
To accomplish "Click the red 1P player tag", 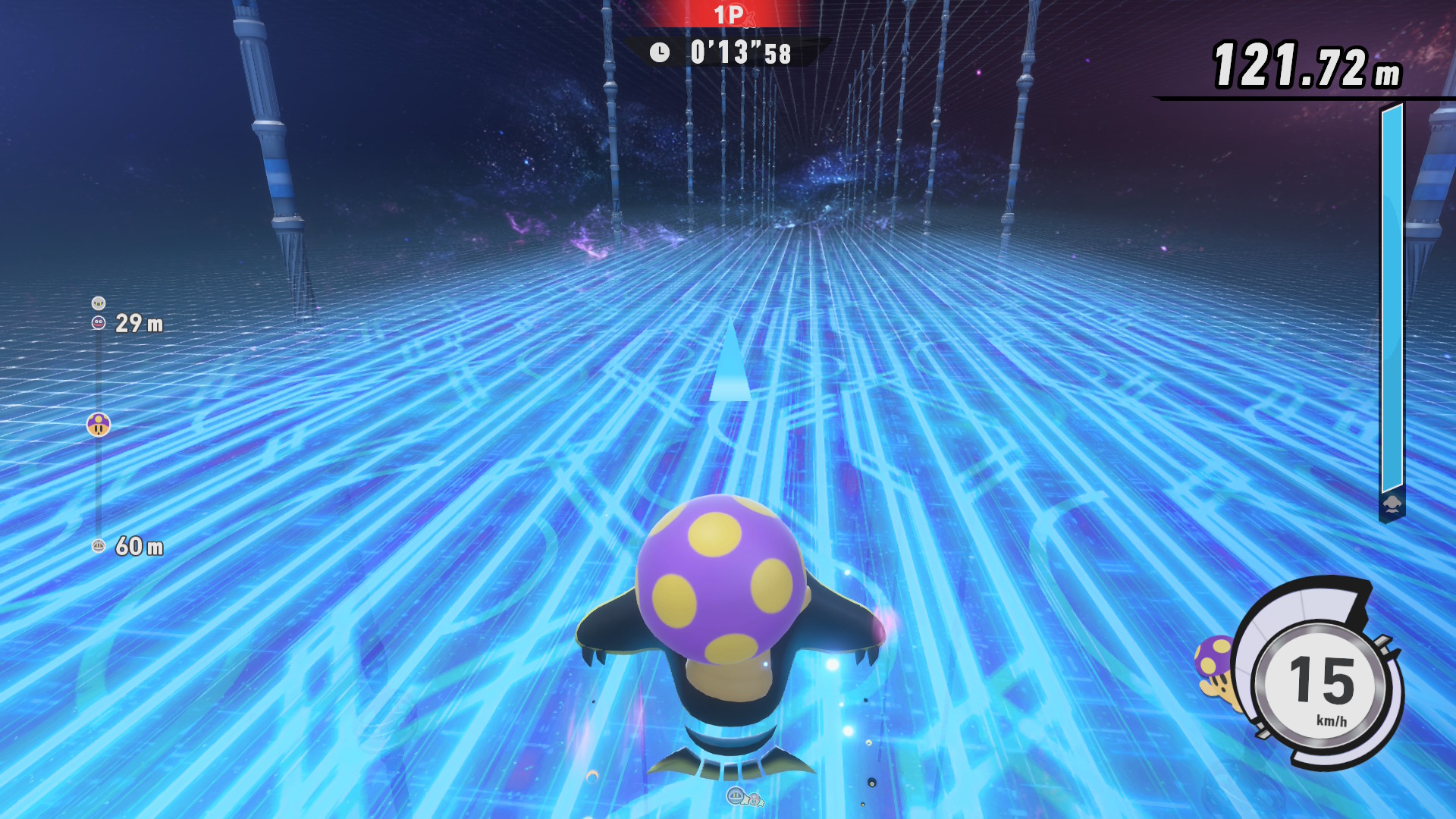I will (729, 14).
